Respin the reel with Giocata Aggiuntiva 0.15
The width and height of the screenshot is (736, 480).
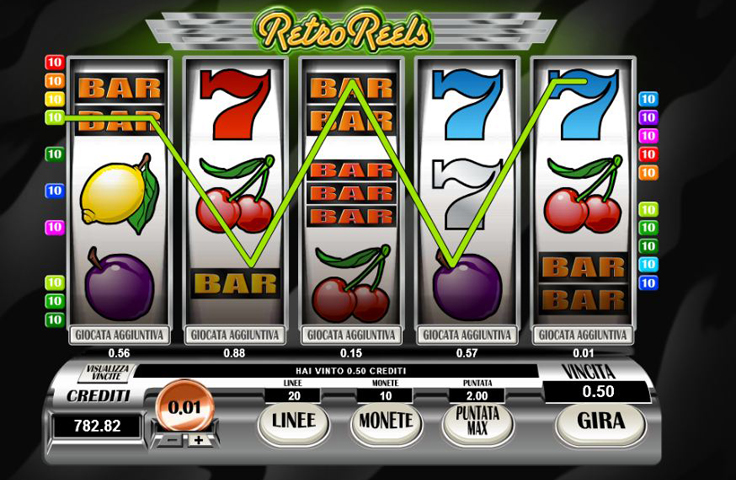tap(351, 335)
